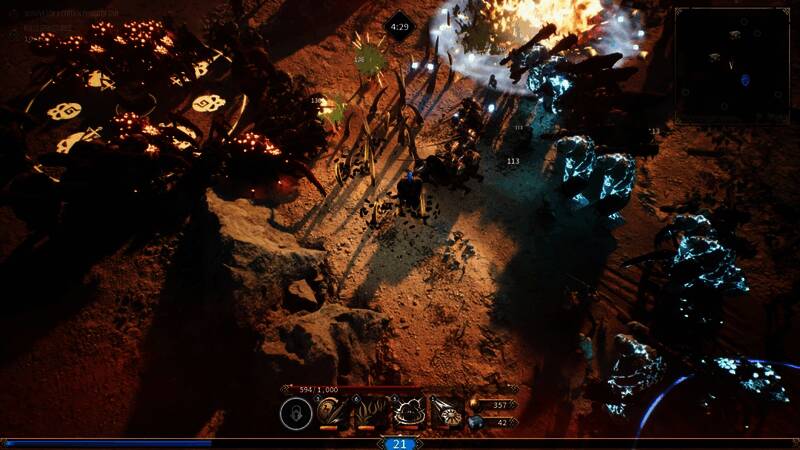This screenshot has height=450, width=800.
Task: Select the blue marker on the minimap
Action: point(744,79)
